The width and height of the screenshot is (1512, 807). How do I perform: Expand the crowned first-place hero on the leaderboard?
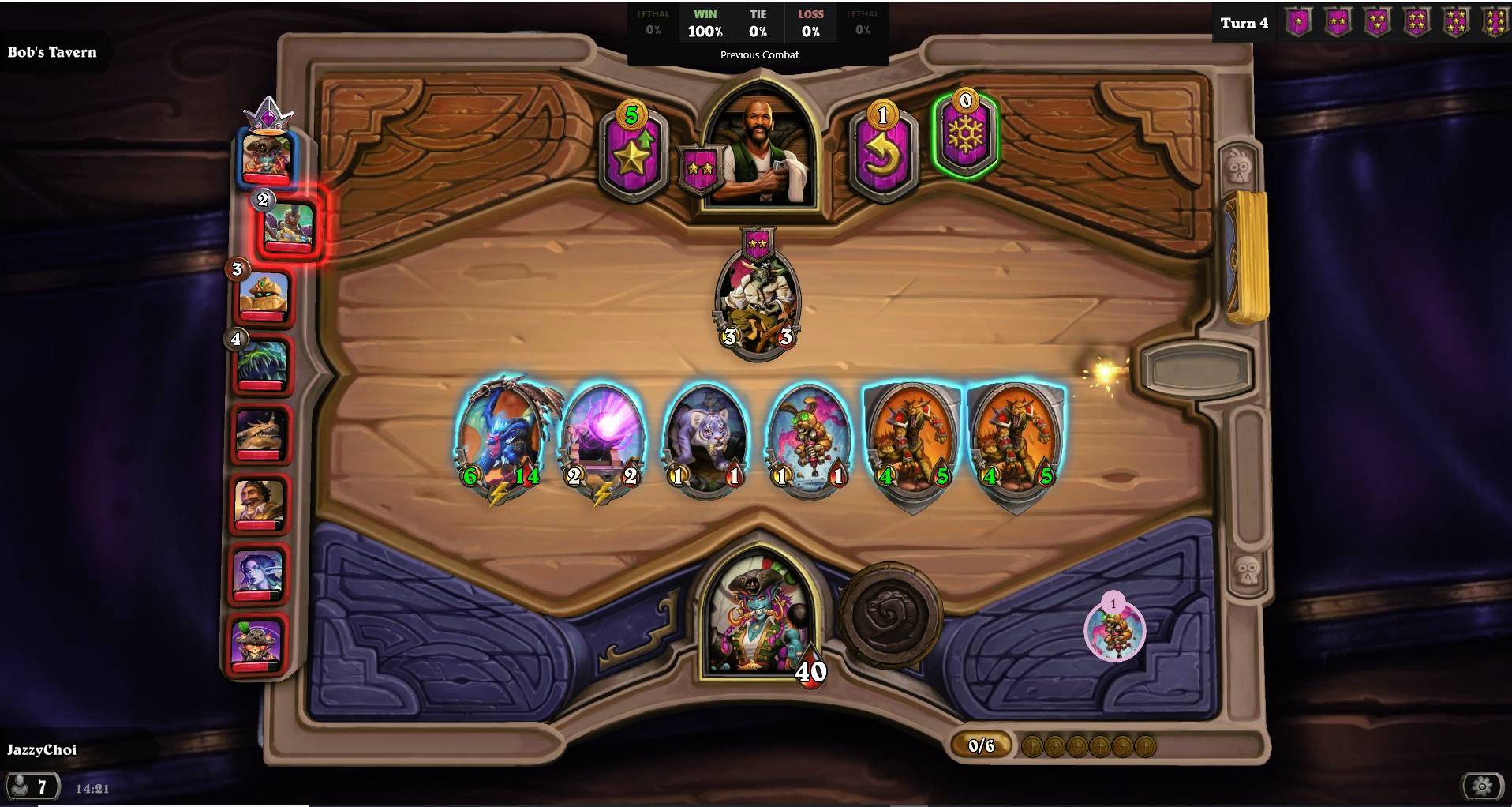tap(266, 154)
